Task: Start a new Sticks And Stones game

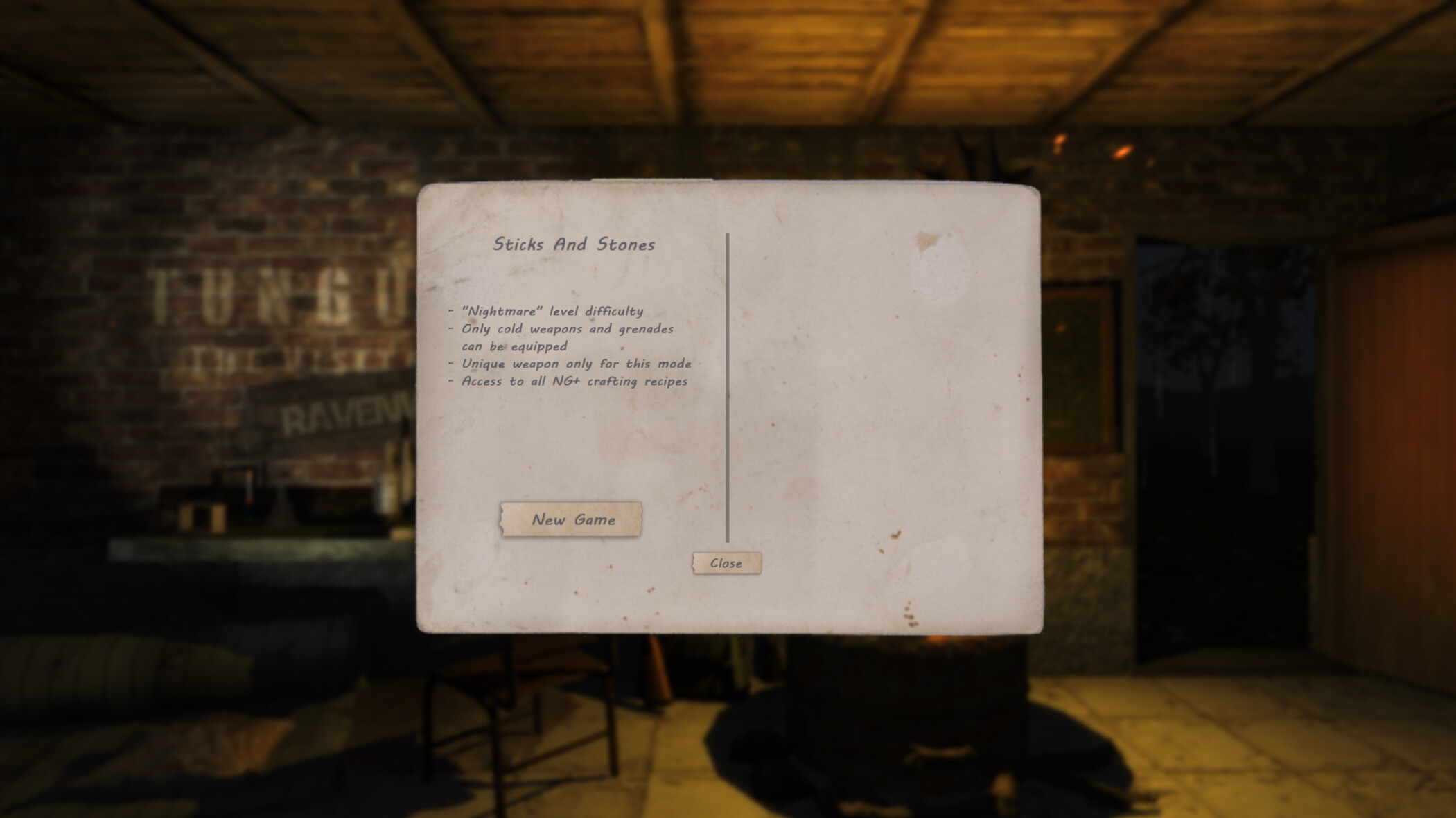Action: click(x=572, y=519)
